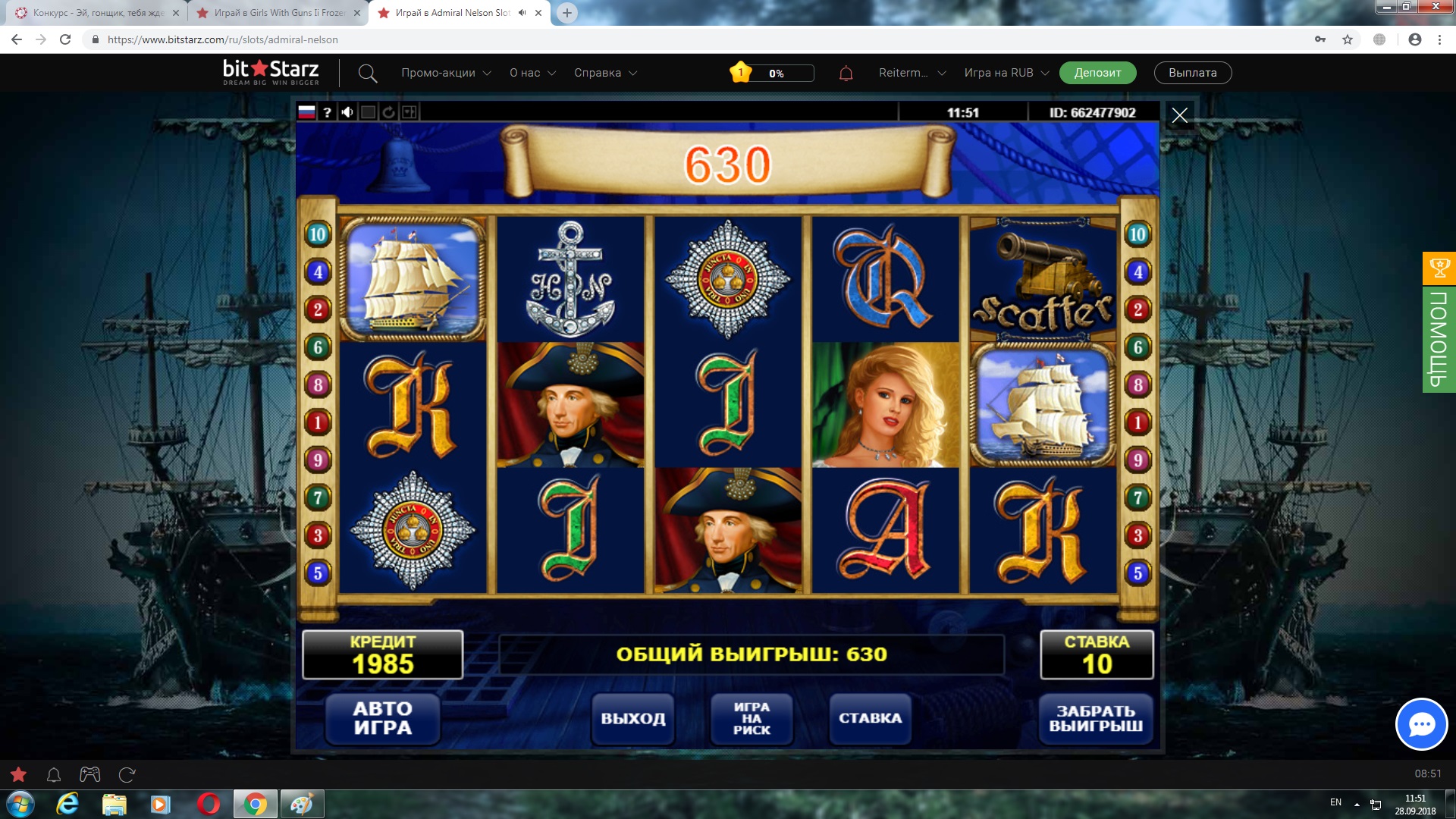Collect winnings with ЗАБРАТЬ ВЫИГРЫШ
The width and height of the screenshot is (1456, 819).
[x=1096, y=718]
